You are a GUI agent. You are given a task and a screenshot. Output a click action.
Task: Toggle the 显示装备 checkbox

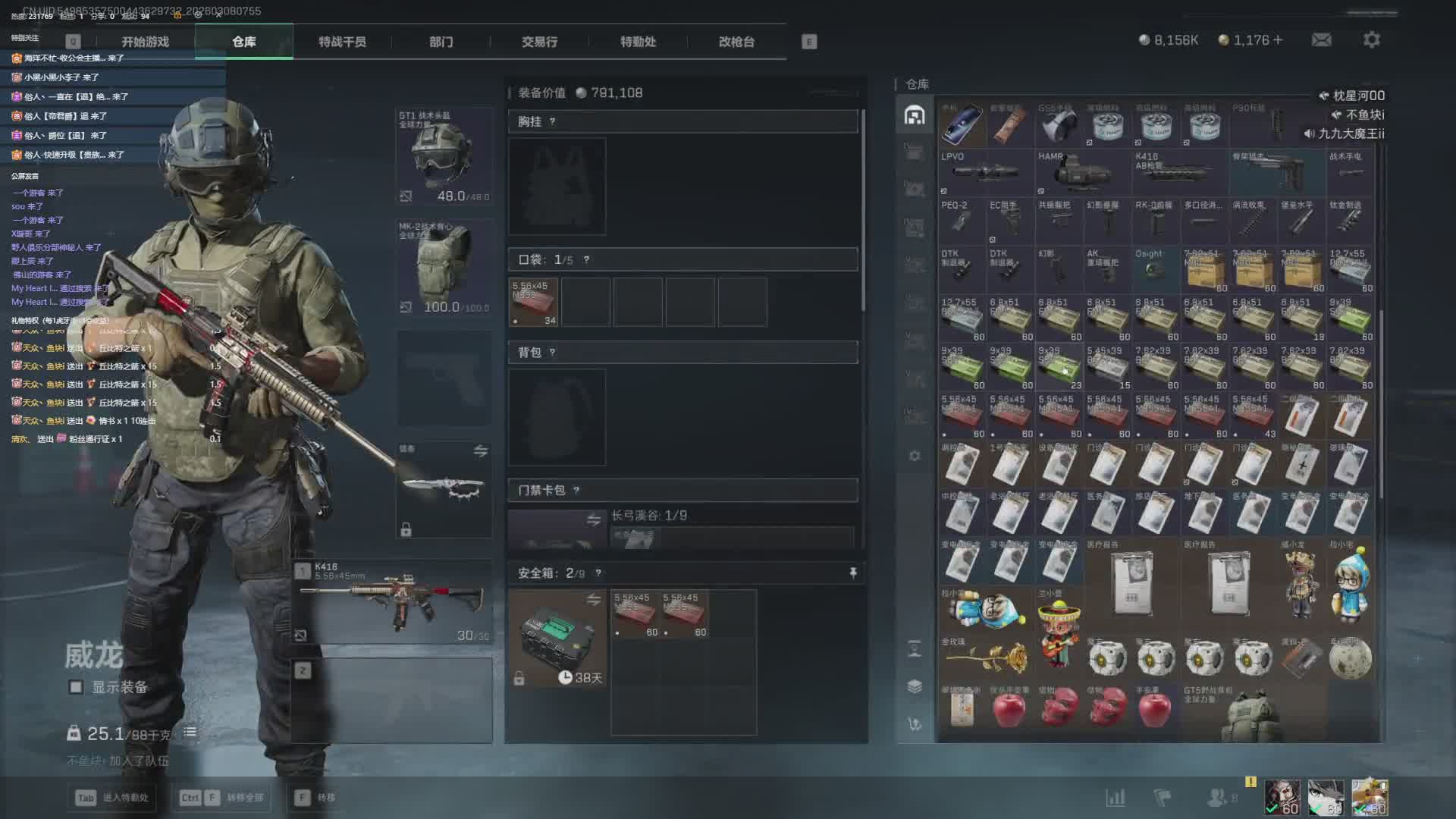coord(76,687)
